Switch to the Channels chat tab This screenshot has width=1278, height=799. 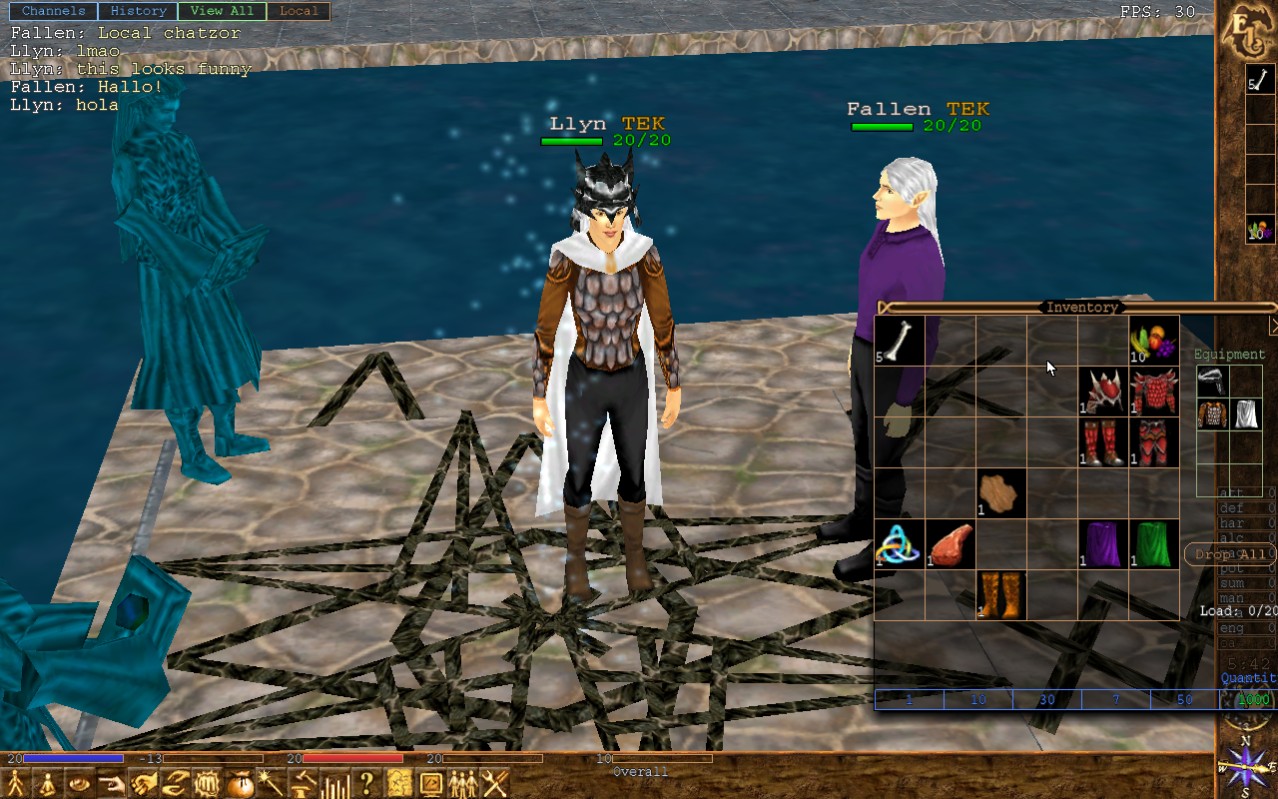click(54, 11)
